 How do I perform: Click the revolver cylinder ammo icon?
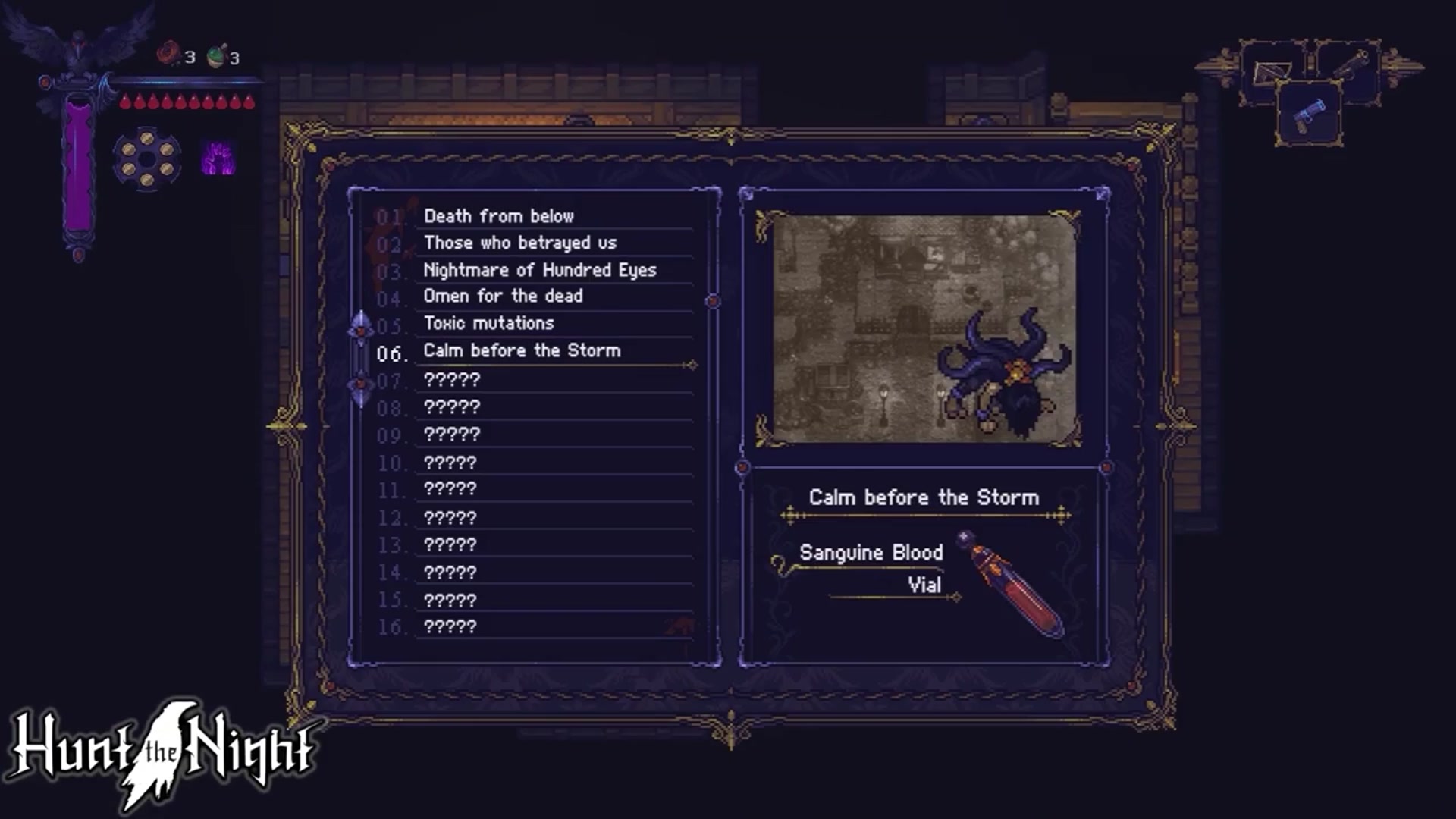pos(147,158)
